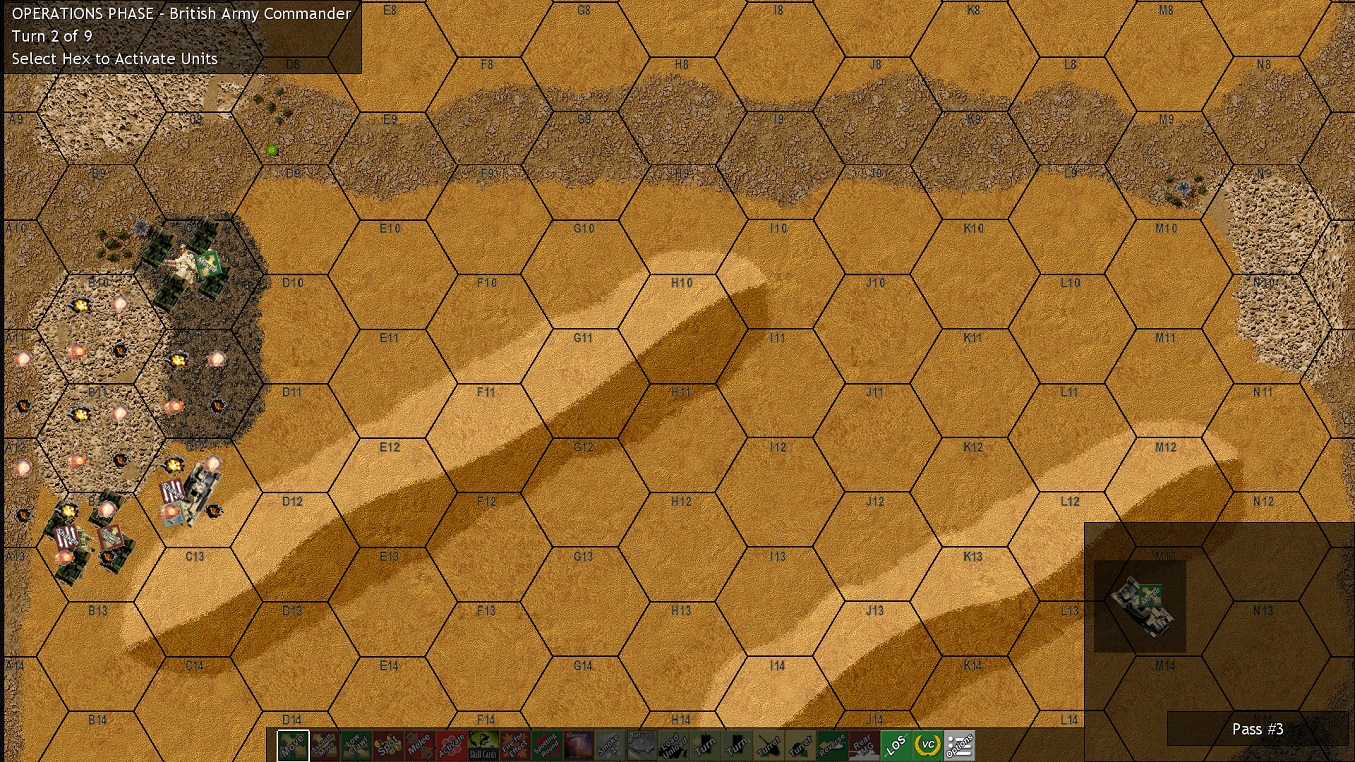Choose the Low Crawl action
This screenshot has height=762, width=1355.
(x=356, y=744)
